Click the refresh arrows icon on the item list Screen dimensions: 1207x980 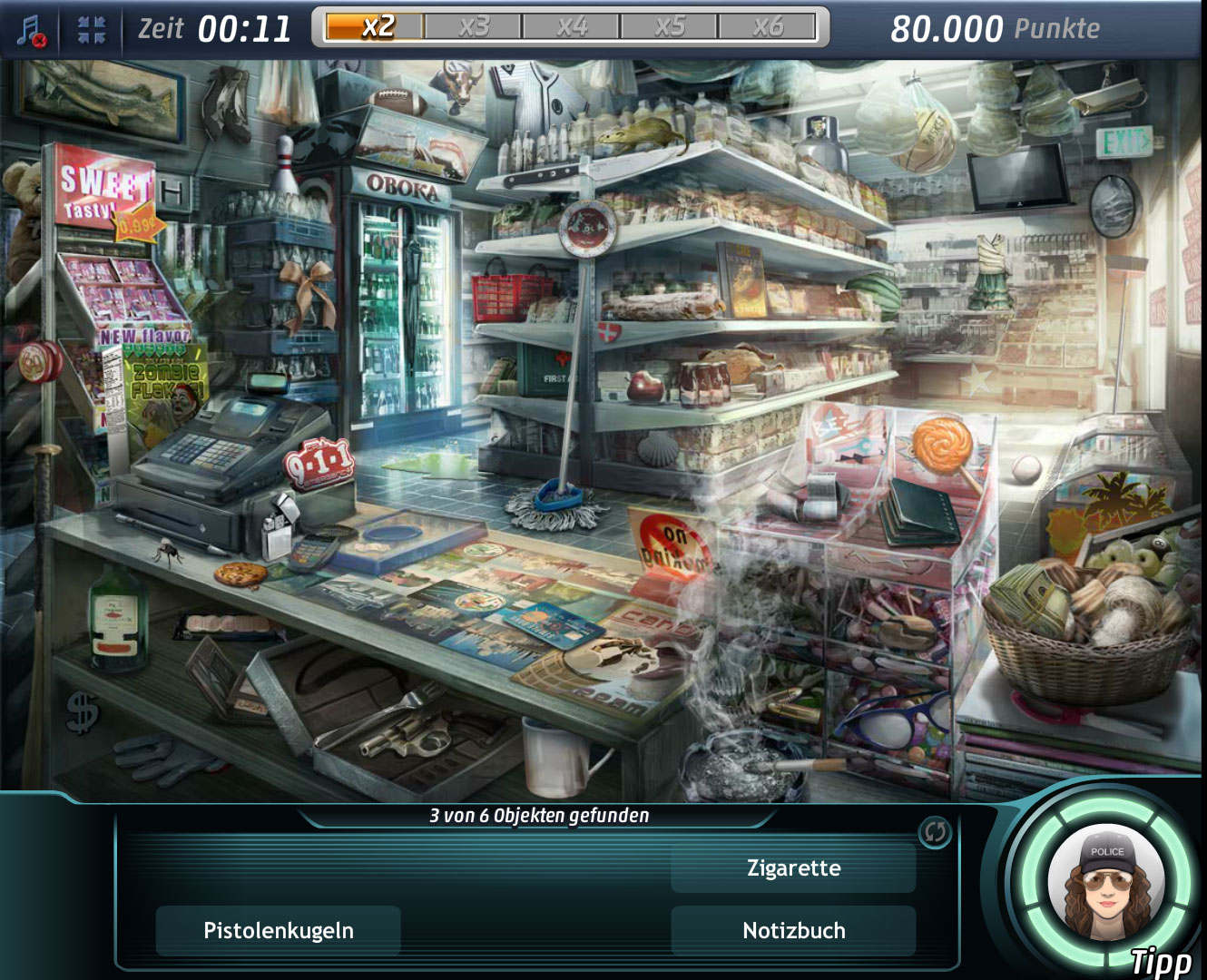[x=935, y=831]
